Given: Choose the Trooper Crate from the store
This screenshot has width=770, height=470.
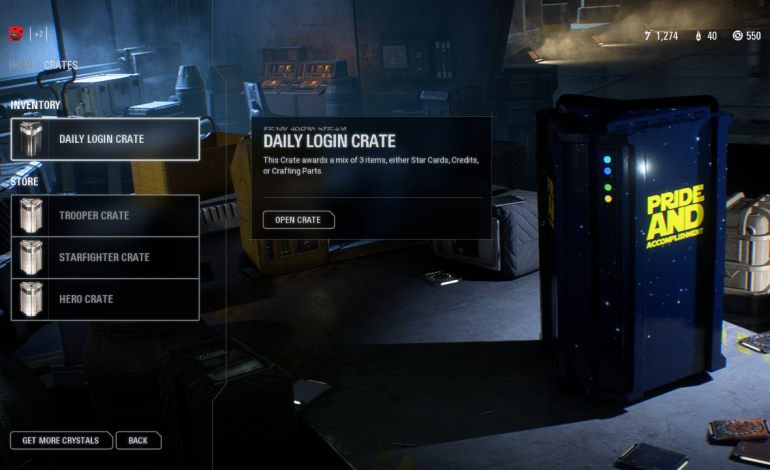Looking at the screenshot, I should pyautogui.click(x=105, y=215).
